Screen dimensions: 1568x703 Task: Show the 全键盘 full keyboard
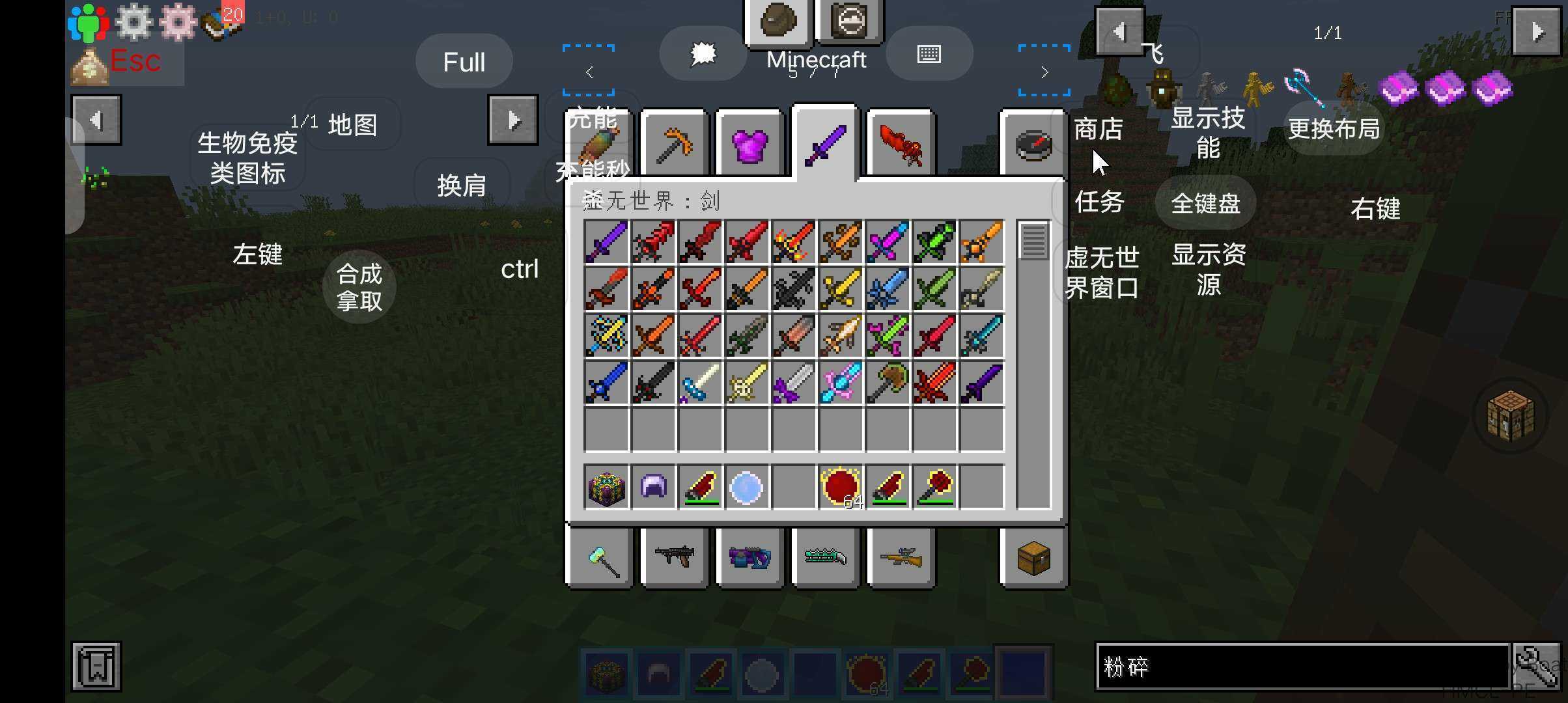pyautogui.click(x=1205, y=203)
